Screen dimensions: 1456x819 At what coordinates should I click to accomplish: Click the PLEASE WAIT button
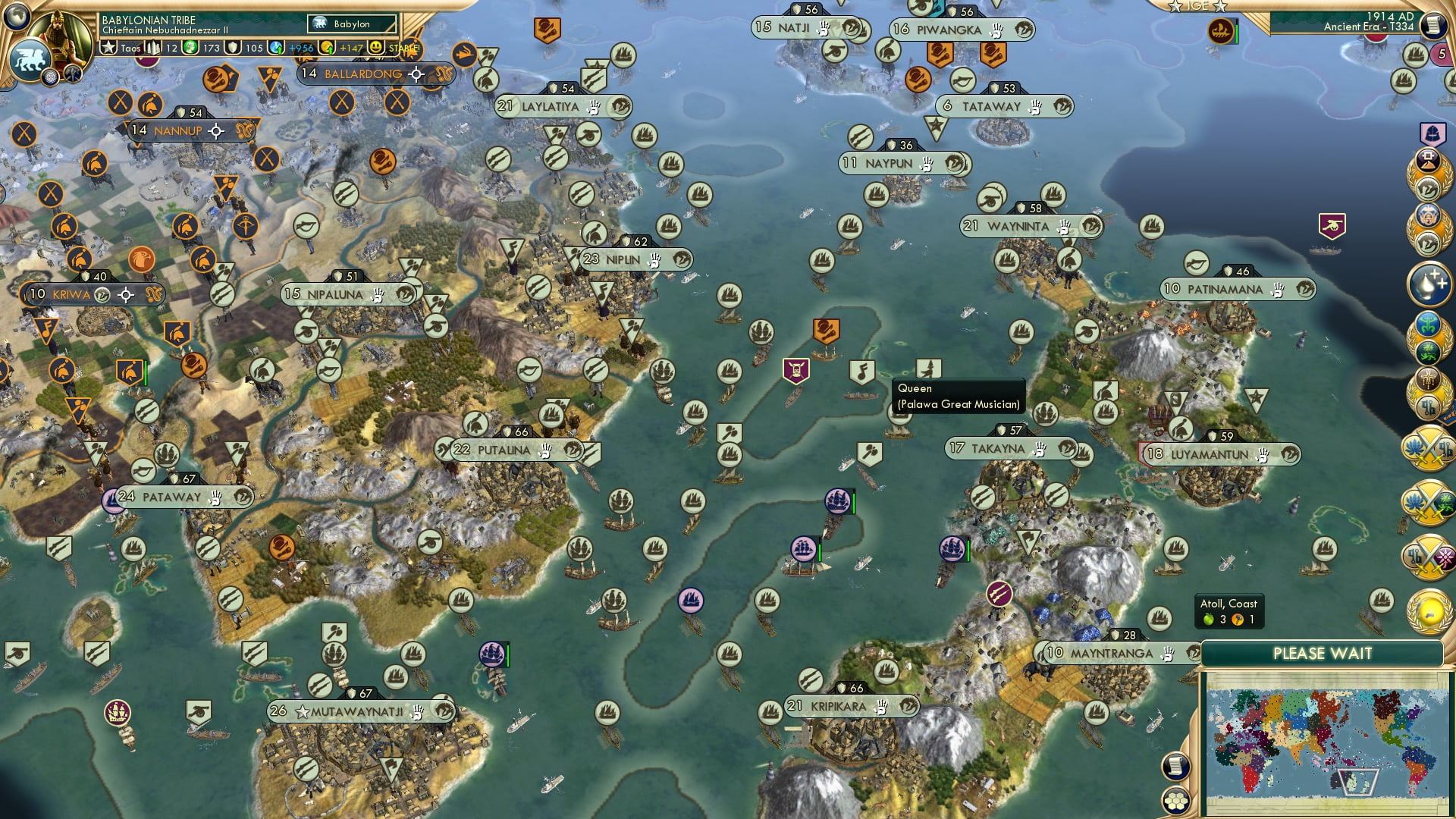click(1323, 652)
